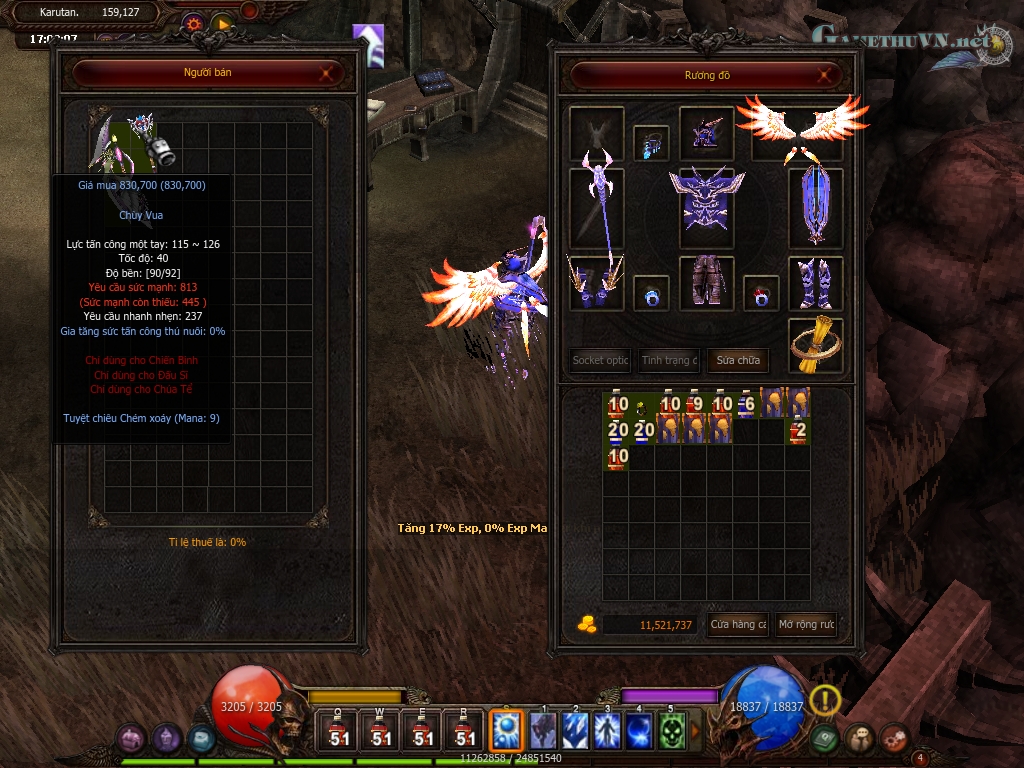The width and height of the screenshot is (1024, 768).
Task: Open the Socket options button
Action: 601,360
